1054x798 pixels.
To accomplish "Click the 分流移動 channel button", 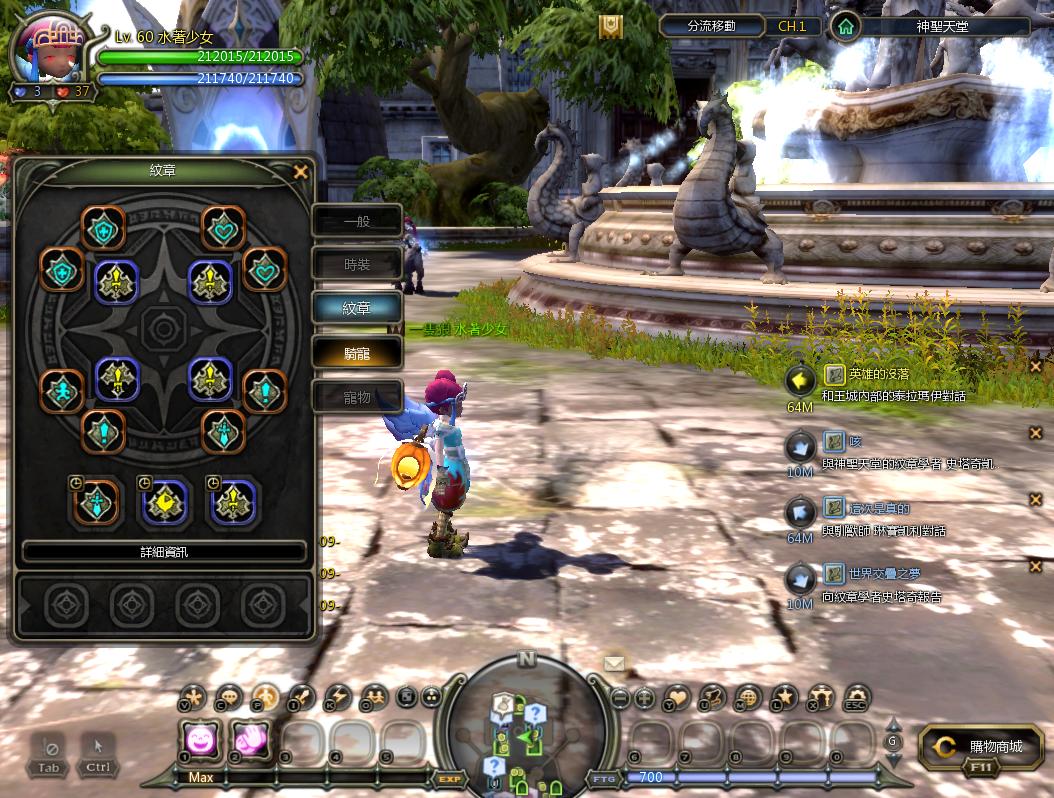I will [x=712, y=27].
